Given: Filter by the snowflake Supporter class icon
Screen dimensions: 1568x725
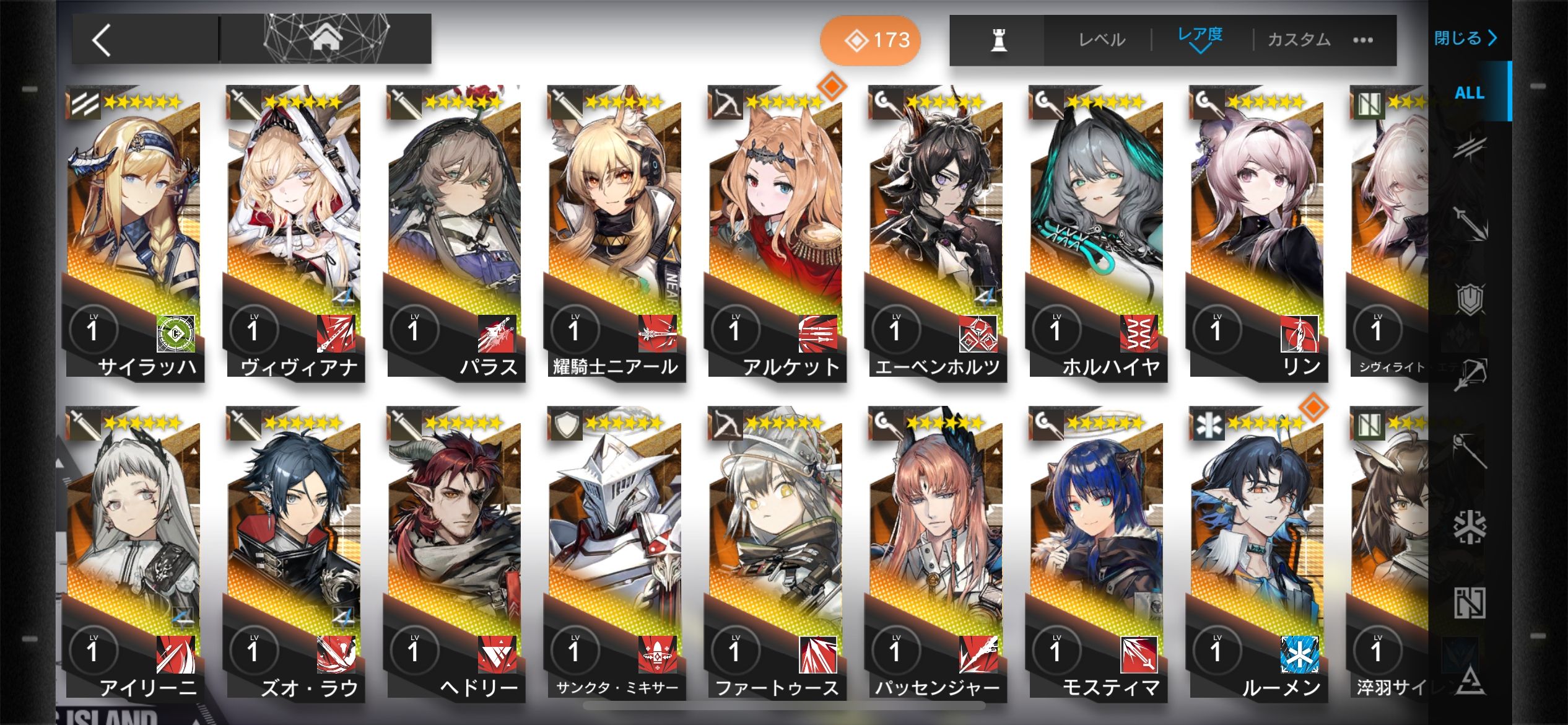Looking at the screenshot, I should 1469,527.
